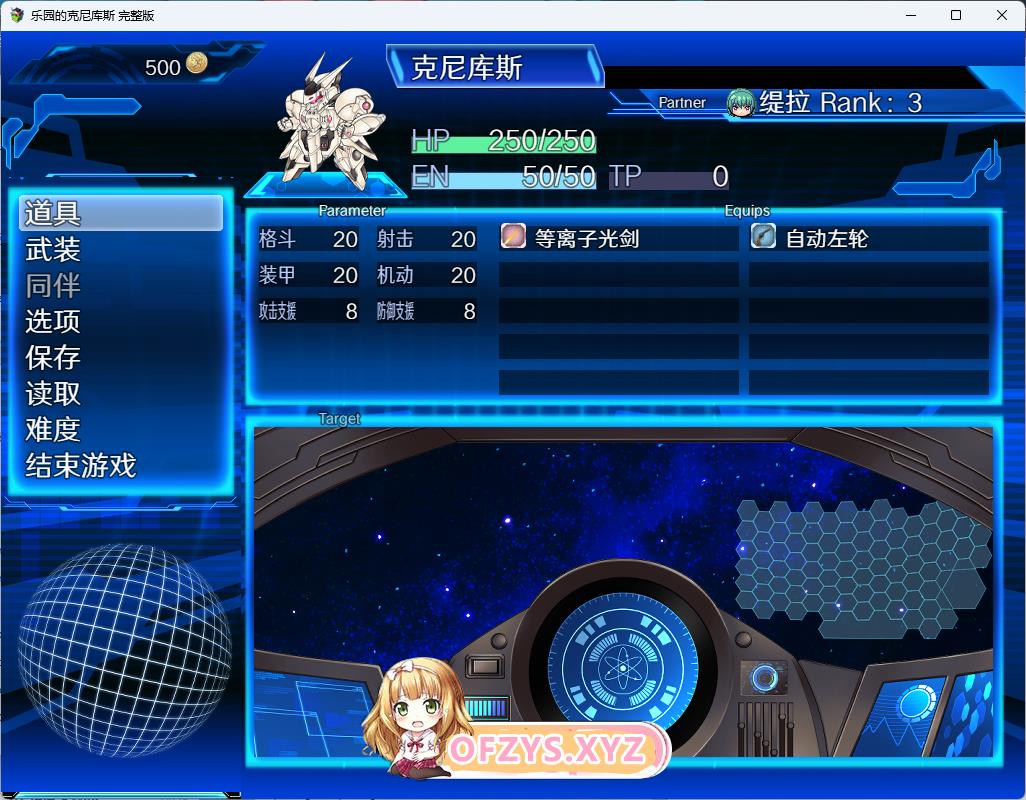Select 结束游戏 to quit the game

coord(81,466)
